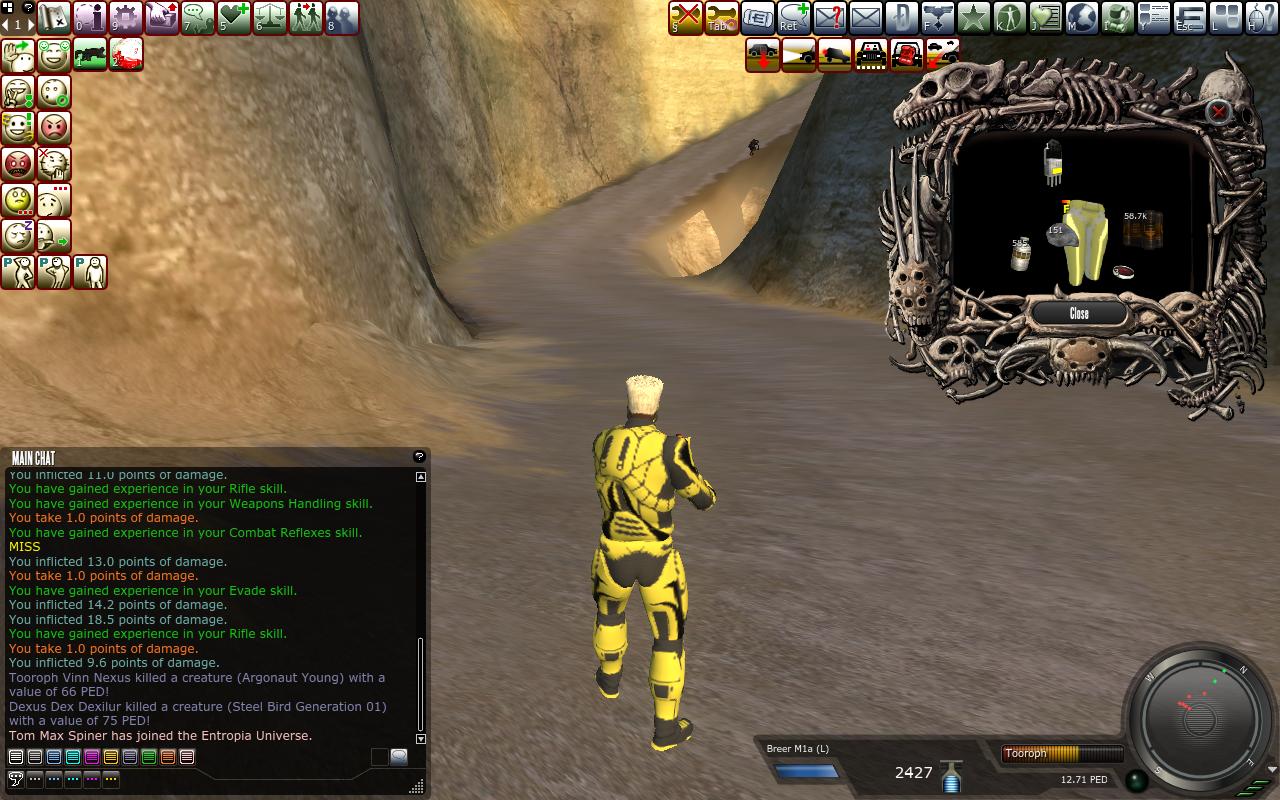Select the grey stone stack of 151
This screenshot has width=1280, height=800.
pyautogui.click(x=1059, y=236)
